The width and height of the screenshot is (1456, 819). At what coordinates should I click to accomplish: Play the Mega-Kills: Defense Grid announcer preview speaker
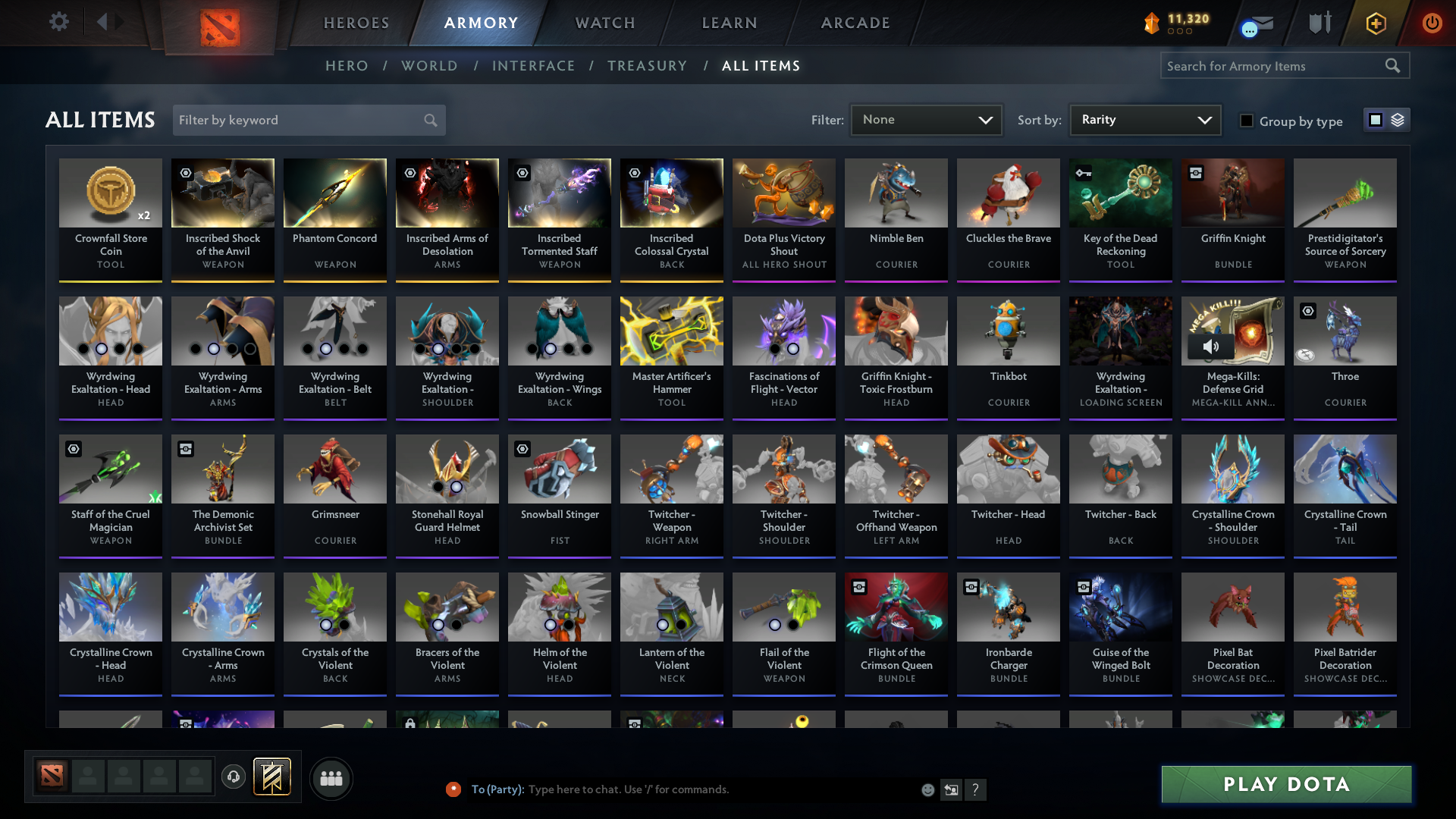tap(1212, 347)
